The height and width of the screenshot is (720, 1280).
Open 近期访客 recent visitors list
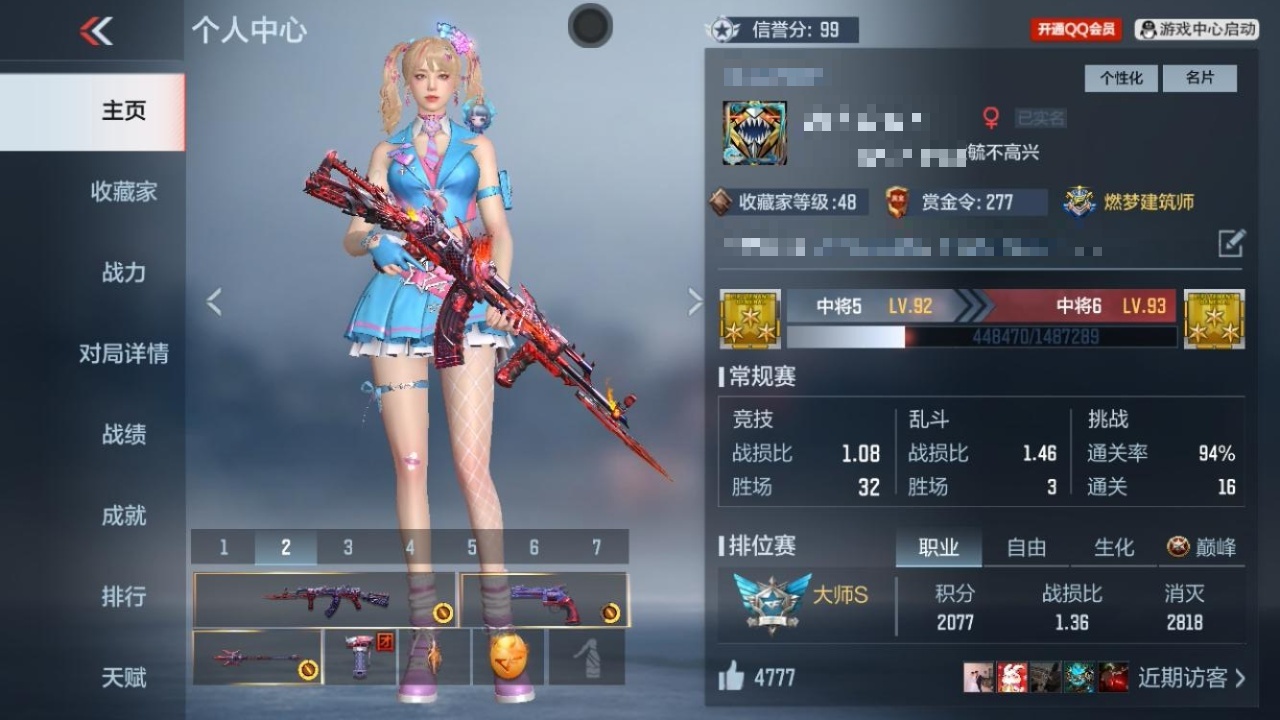1191,677
